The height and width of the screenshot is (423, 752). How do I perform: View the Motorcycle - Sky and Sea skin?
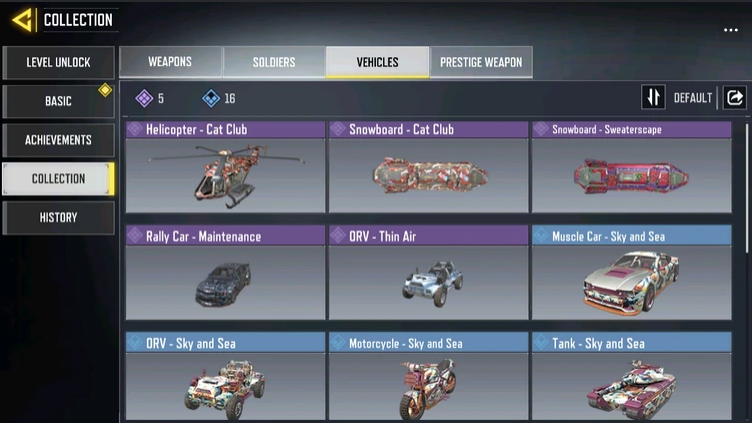(428, 380)
